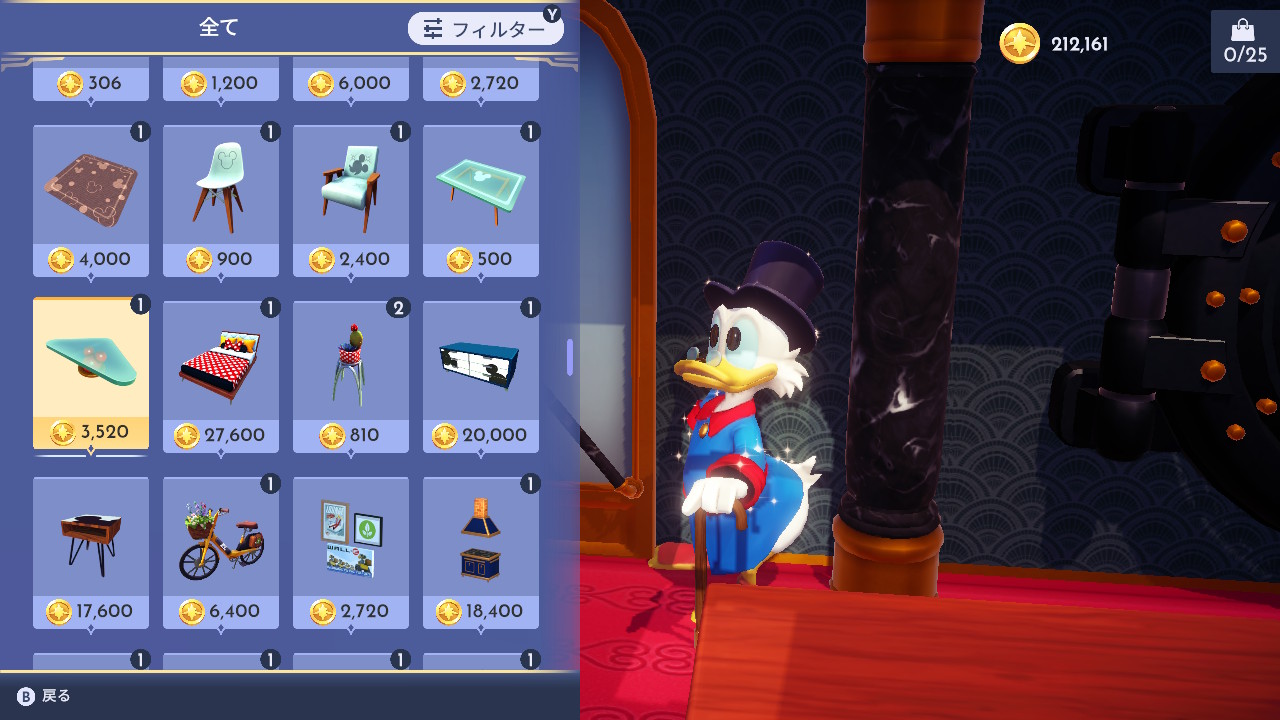Screen dimensions: 1280x720
Task: Select the retro side table for 17,600
Action: click(91, 552)
